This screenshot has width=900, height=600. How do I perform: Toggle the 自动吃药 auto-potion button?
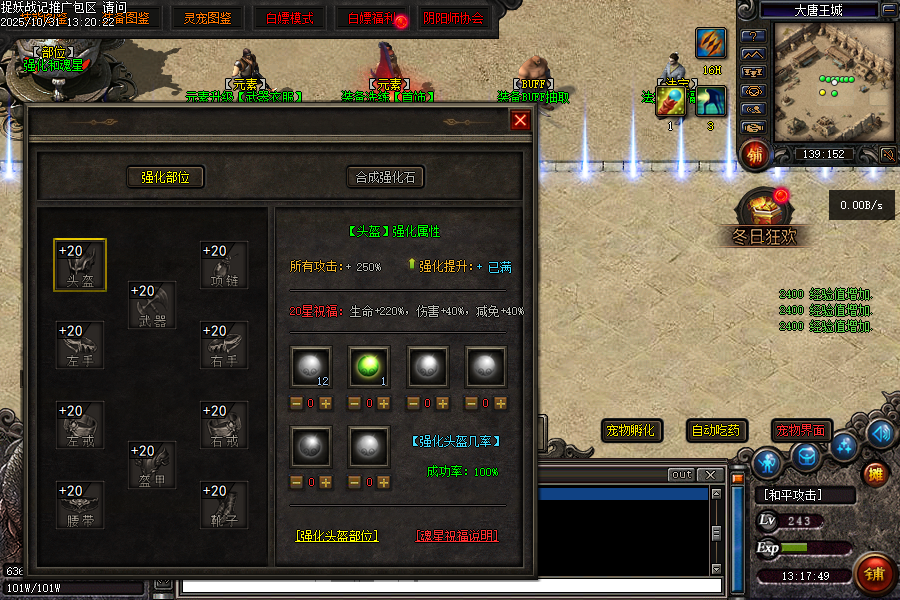coord(718,431)
